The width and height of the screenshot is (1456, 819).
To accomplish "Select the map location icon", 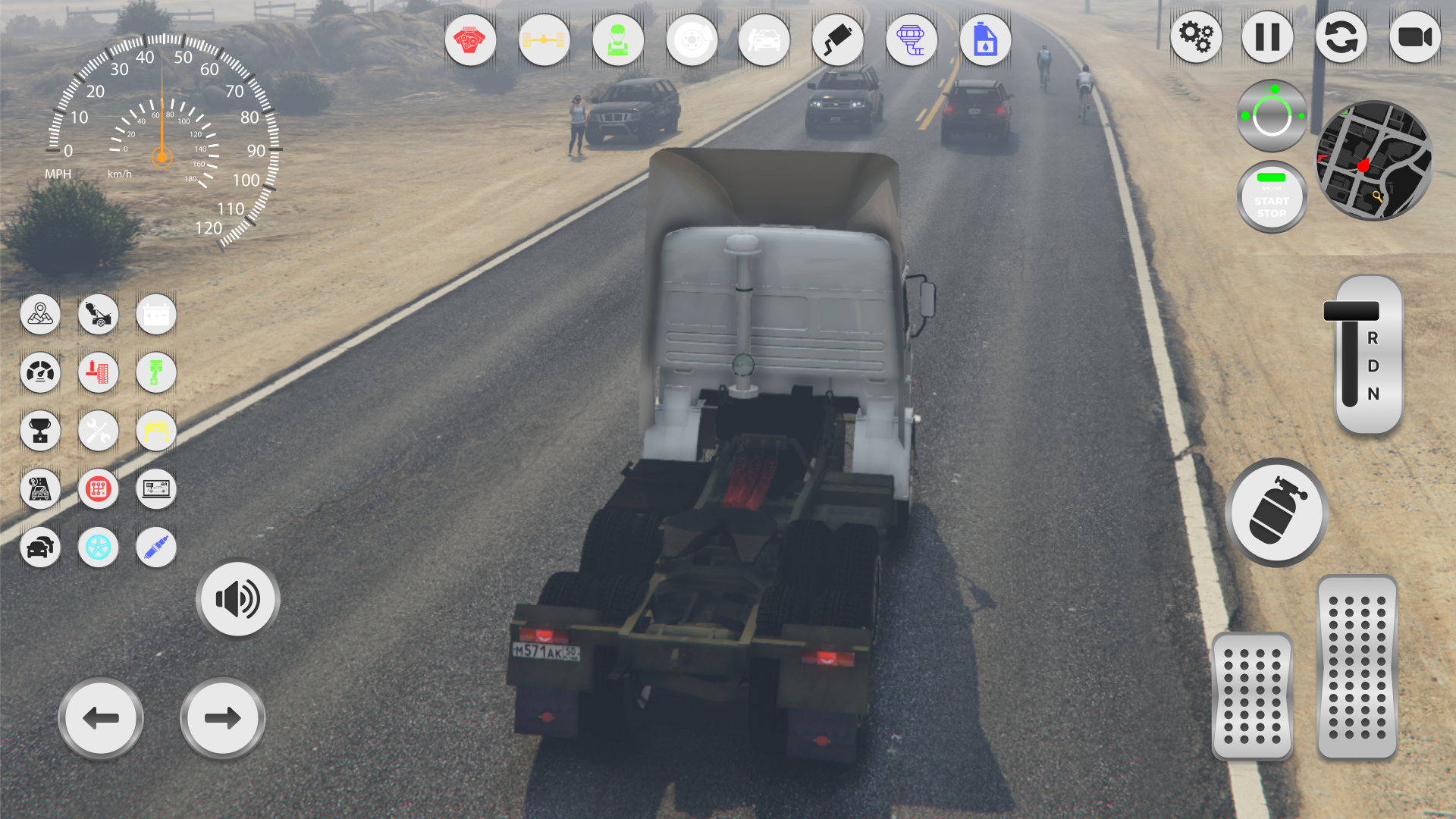I will pyautogui.click(x=40, y=314).
